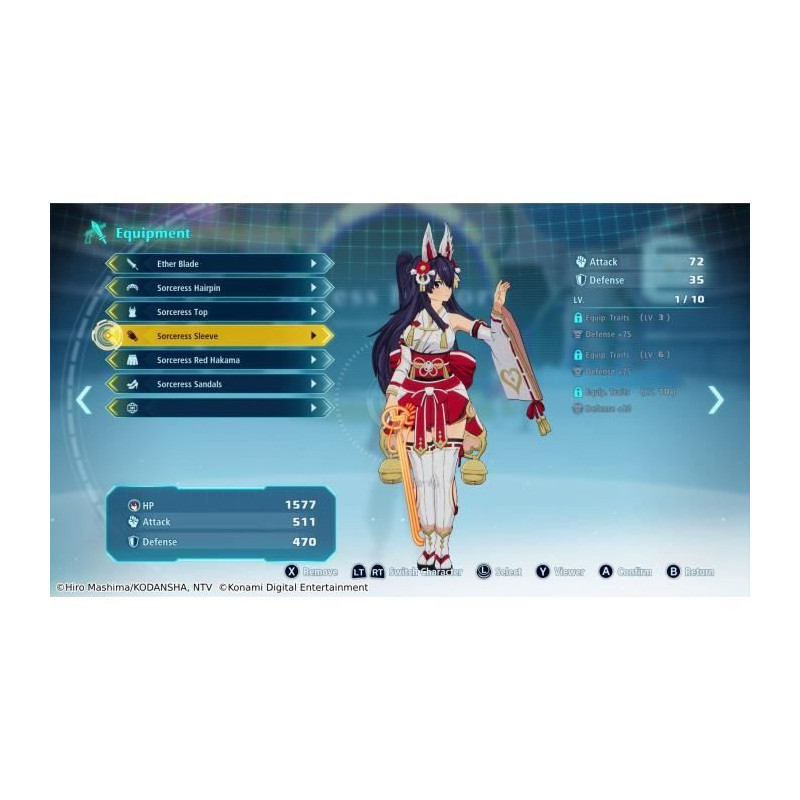Screen dimensions: 800x800
Task: Open the Sorceress Top equipment slot
Action: [x=220, y=312]
